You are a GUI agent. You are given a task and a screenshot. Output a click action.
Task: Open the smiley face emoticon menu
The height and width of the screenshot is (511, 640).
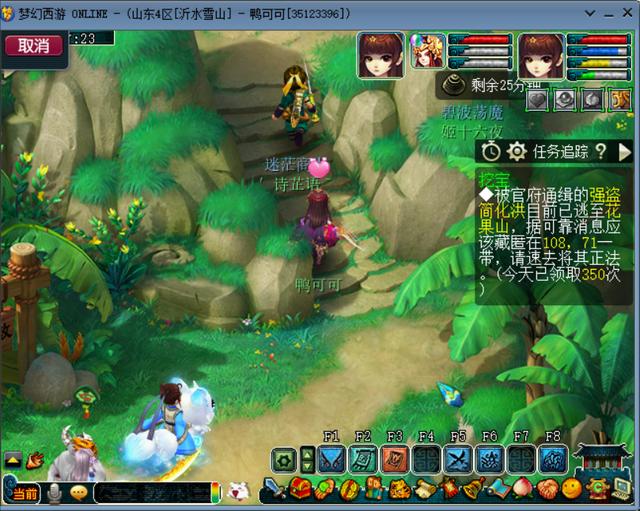pyautogui.click(x=571, y=489)
